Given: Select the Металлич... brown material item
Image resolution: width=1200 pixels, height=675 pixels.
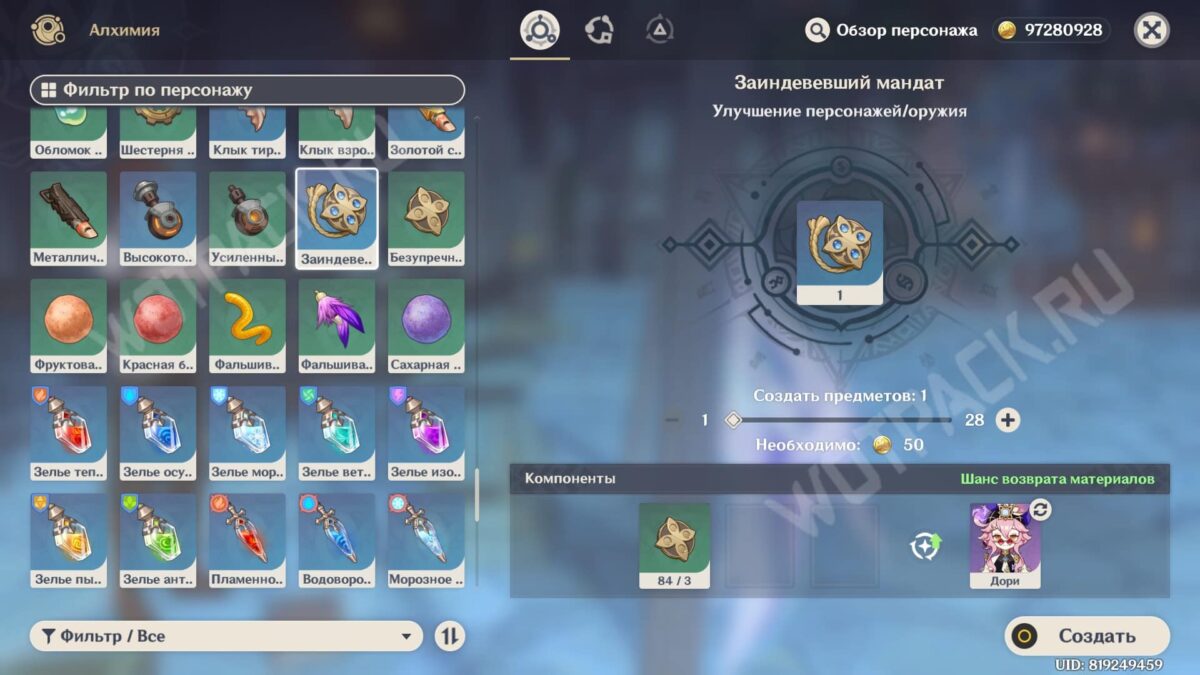Looking at the screenshot, I should (69, 218).
